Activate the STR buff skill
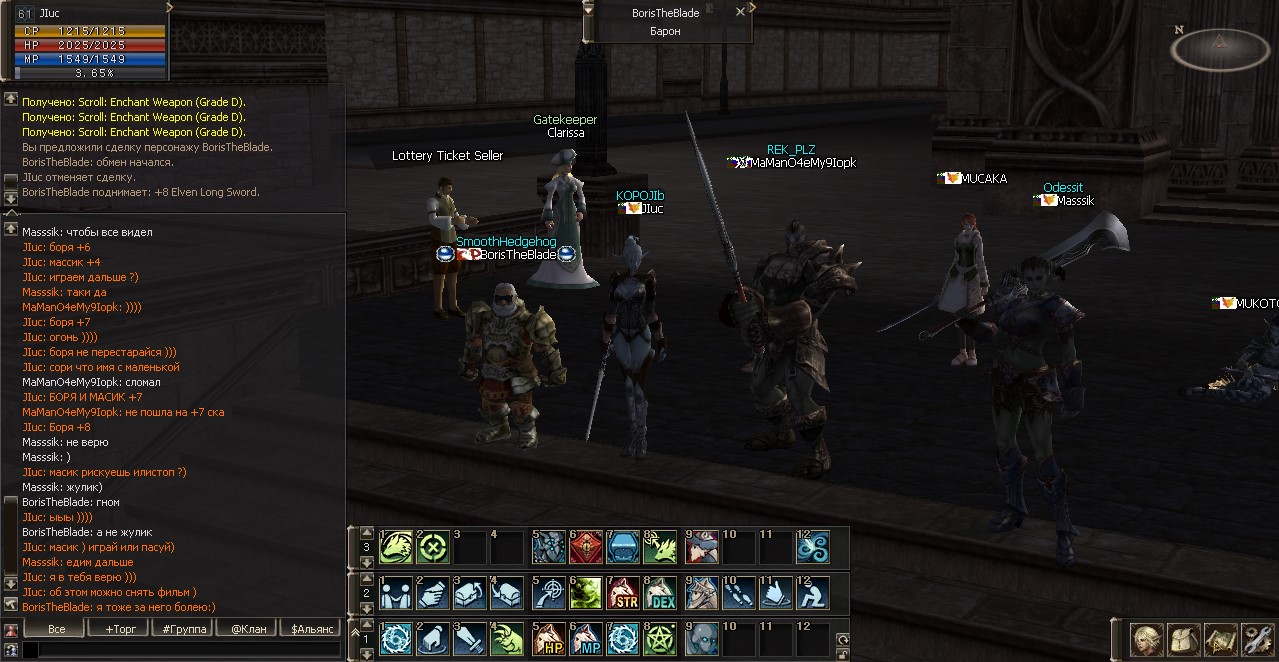 tap(623, 593)
